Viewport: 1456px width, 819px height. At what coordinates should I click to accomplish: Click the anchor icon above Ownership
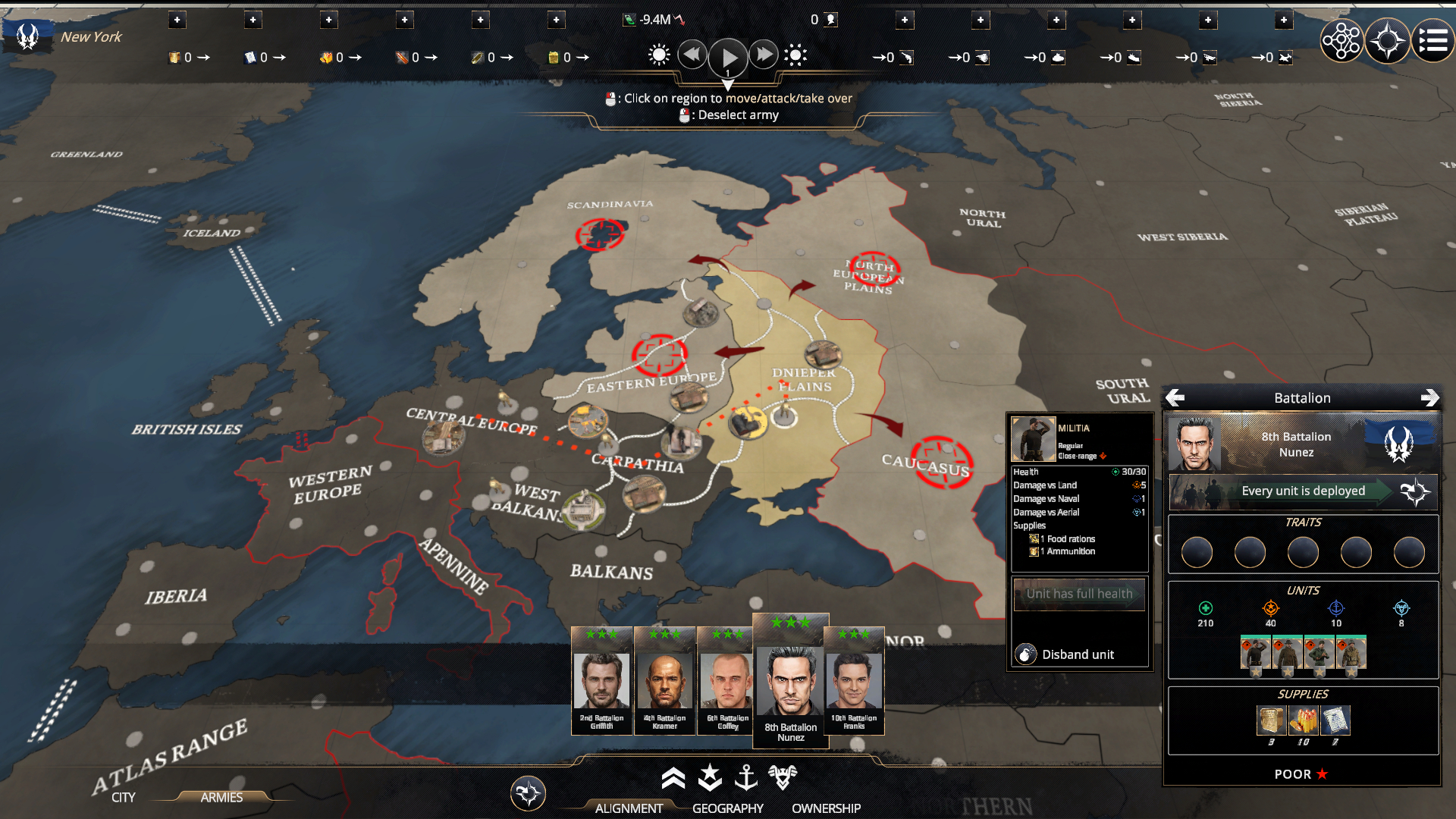point(748,778)
